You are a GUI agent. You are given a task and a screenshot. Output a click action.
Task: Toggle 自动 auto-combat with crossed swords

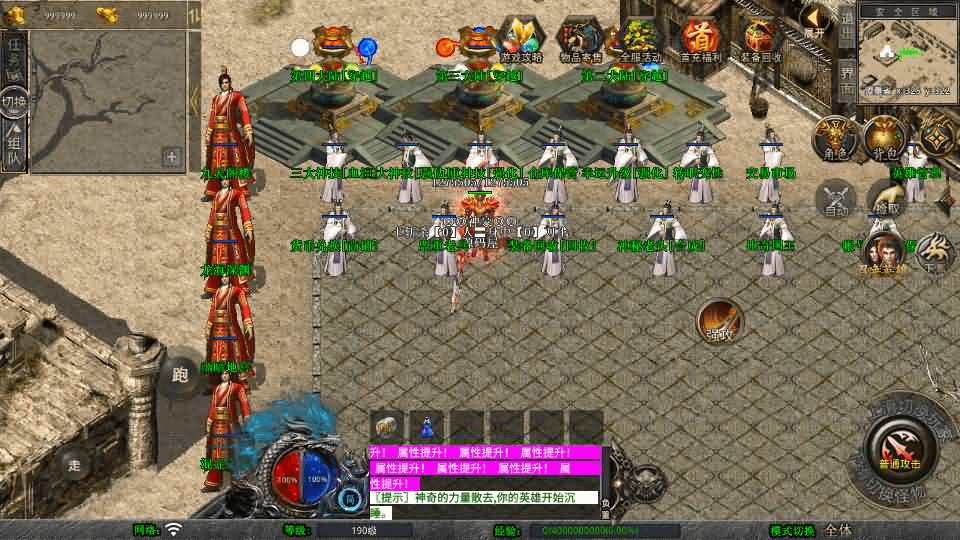point(835,199)
